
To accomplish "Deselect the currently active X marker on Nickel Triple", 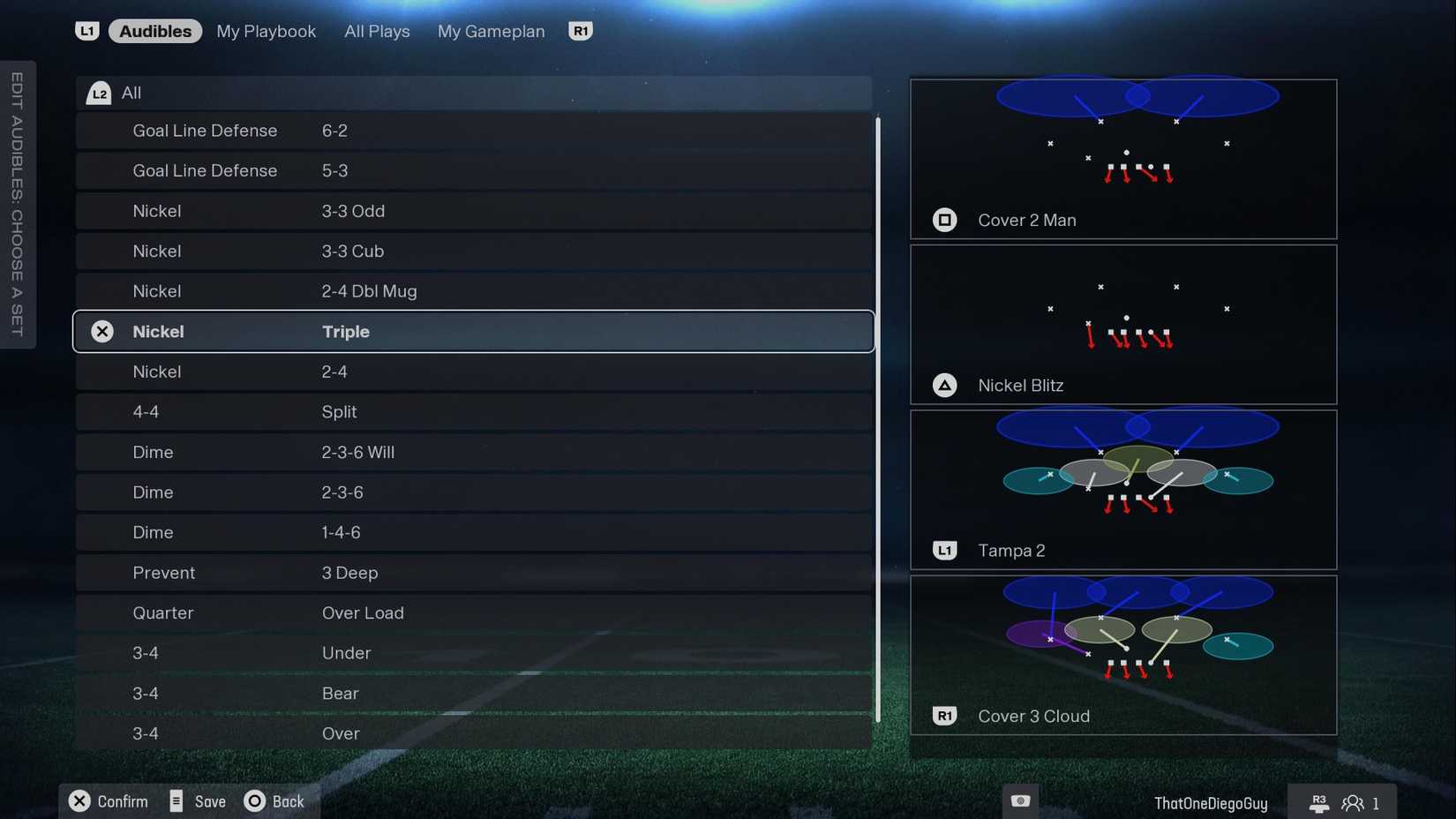I will coord(102,331).
